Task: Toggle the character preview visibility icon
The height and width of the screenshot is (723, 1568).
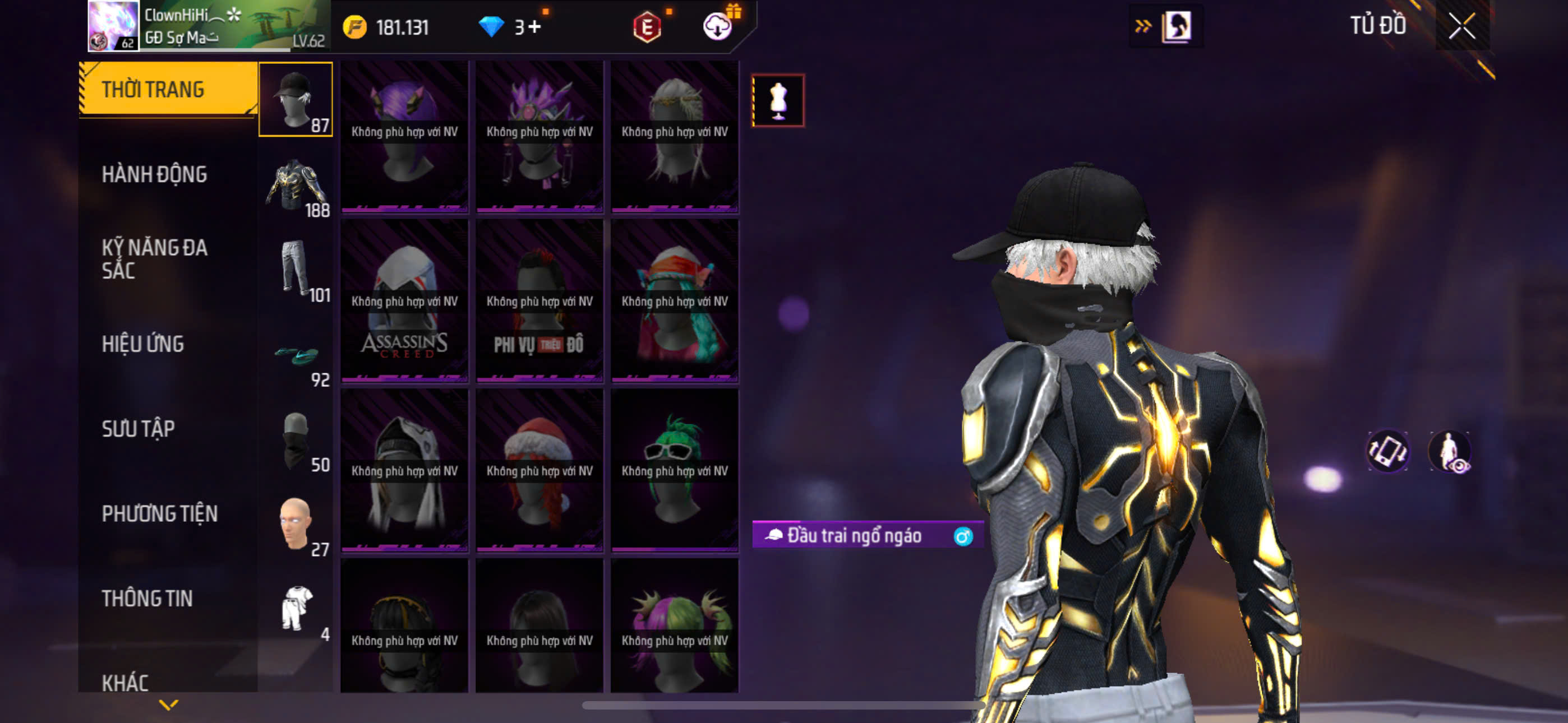Action: click(x=1450, y=452)
